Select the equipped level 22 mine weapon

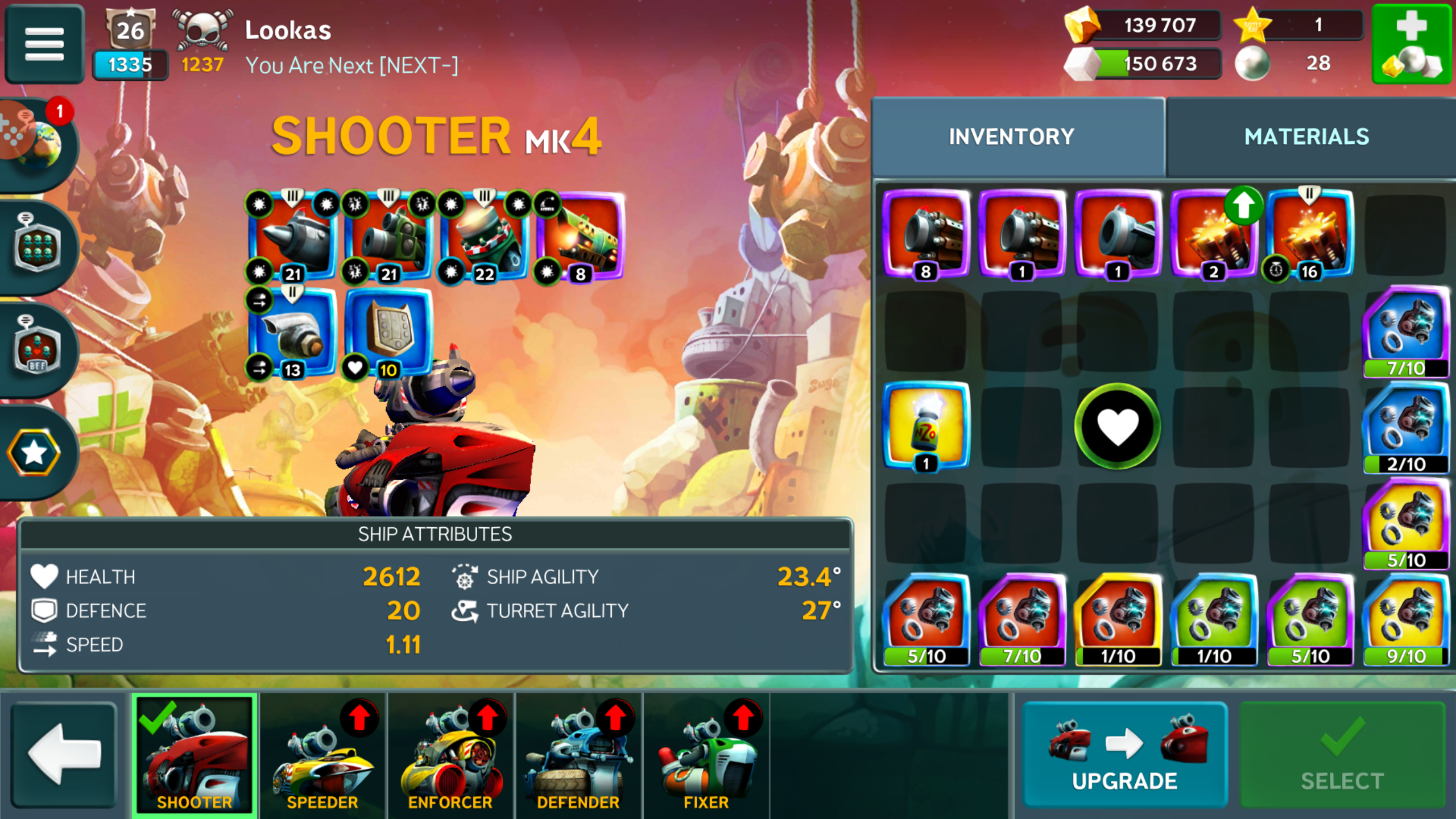click(485, 236)
